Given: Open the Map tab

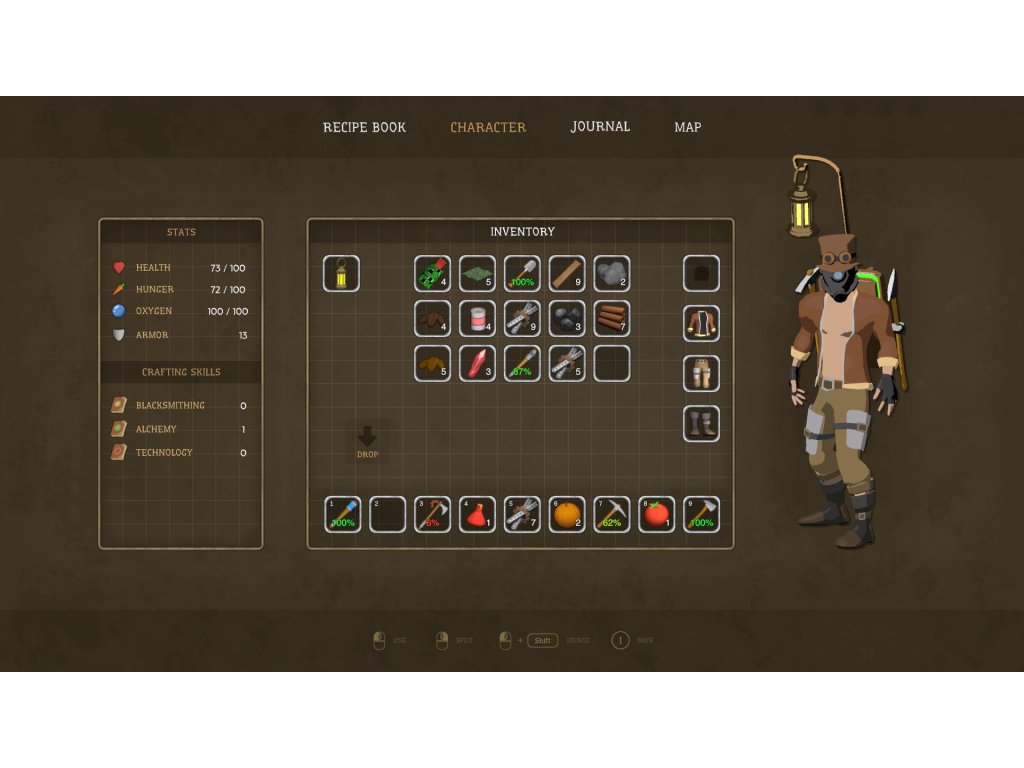Looking at the screenshot, I should coord(687,127).
